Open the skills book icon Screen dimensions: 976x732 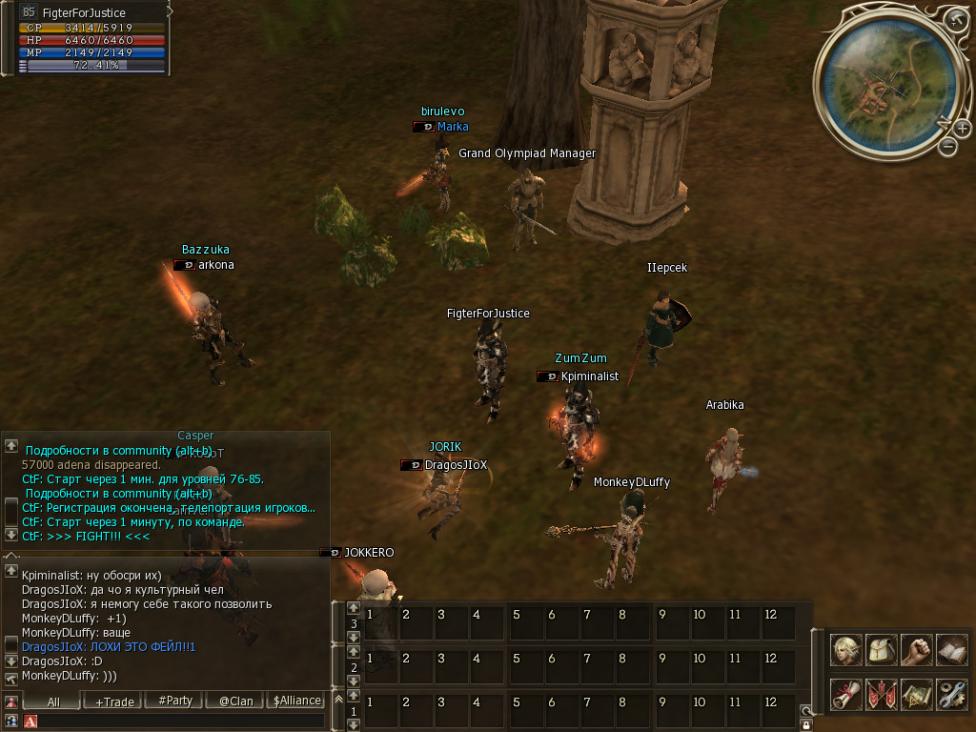pyautogui.click(x=950, y=650)
